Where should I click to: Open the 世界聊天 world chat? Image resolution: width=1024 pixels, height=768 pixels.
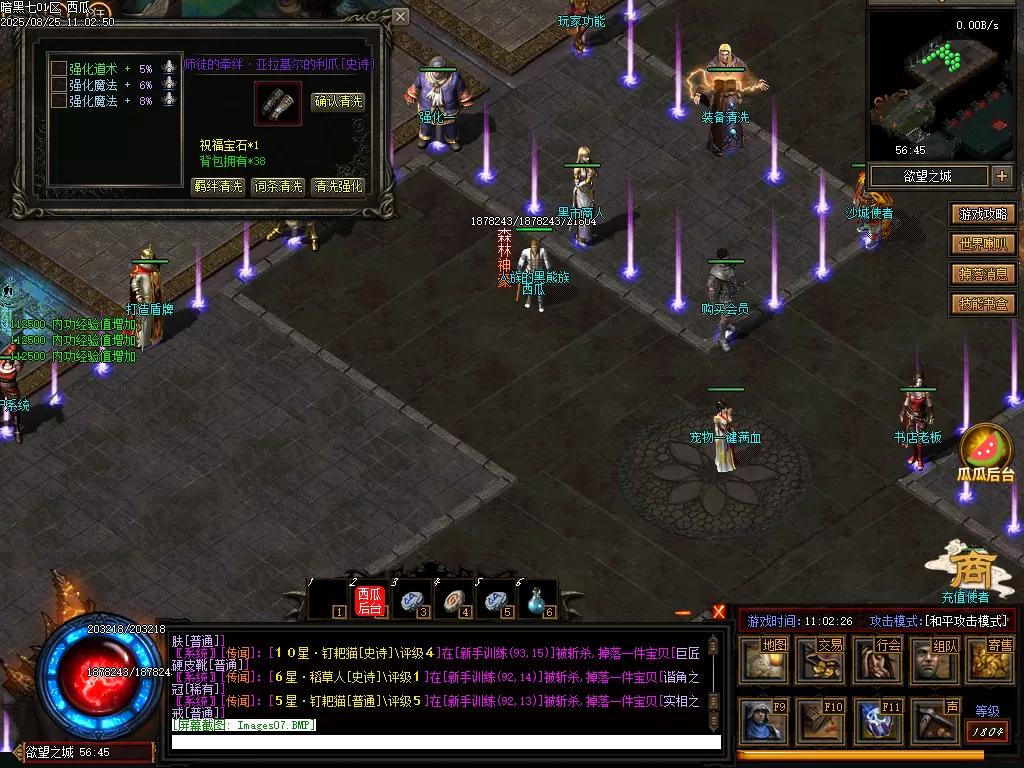point(985,244)
